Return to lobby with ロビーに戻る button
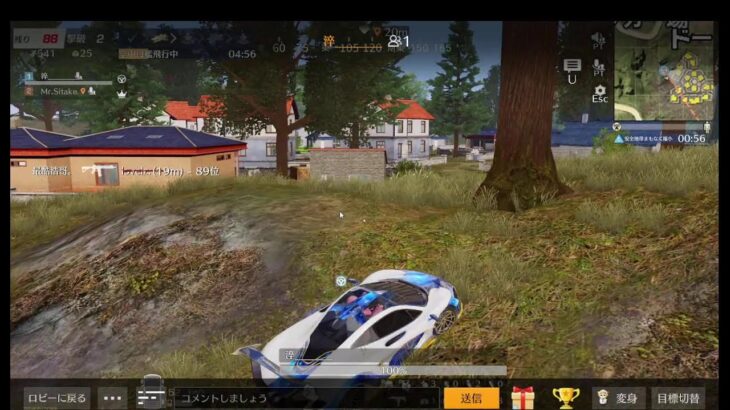The width and height of the screenshot is (730, 410). (57, 398)
